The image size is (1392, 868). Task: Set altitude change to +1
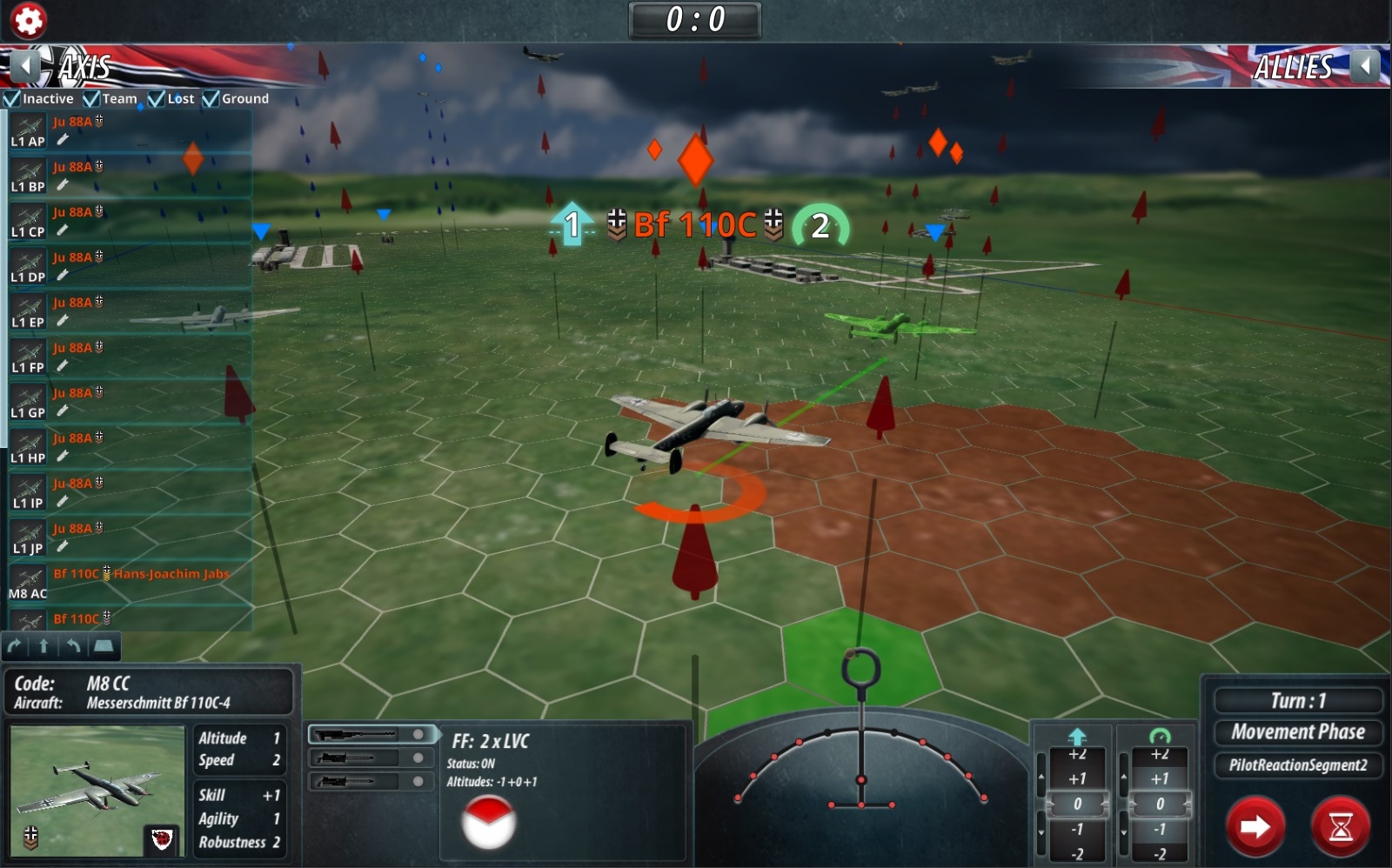tap(1077, 778)
